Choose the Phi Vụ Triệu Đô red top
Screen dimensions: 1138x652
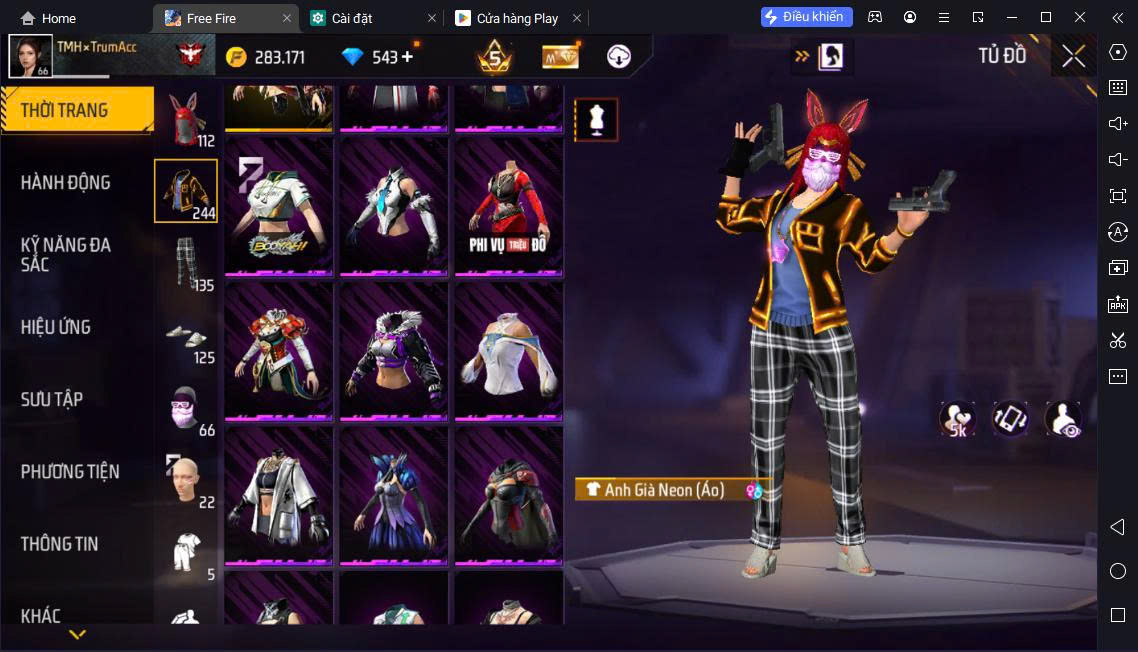(x=508, y=206)
